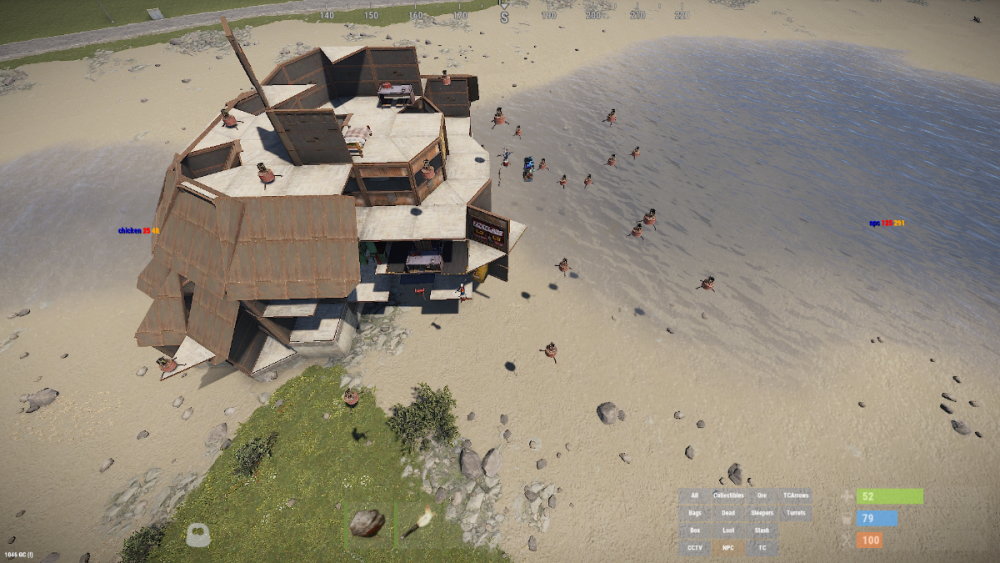The height and width of the screenshot is (563, 1000).
Task: Toggle the Dead filter button
Action: (x=728, y=513)
